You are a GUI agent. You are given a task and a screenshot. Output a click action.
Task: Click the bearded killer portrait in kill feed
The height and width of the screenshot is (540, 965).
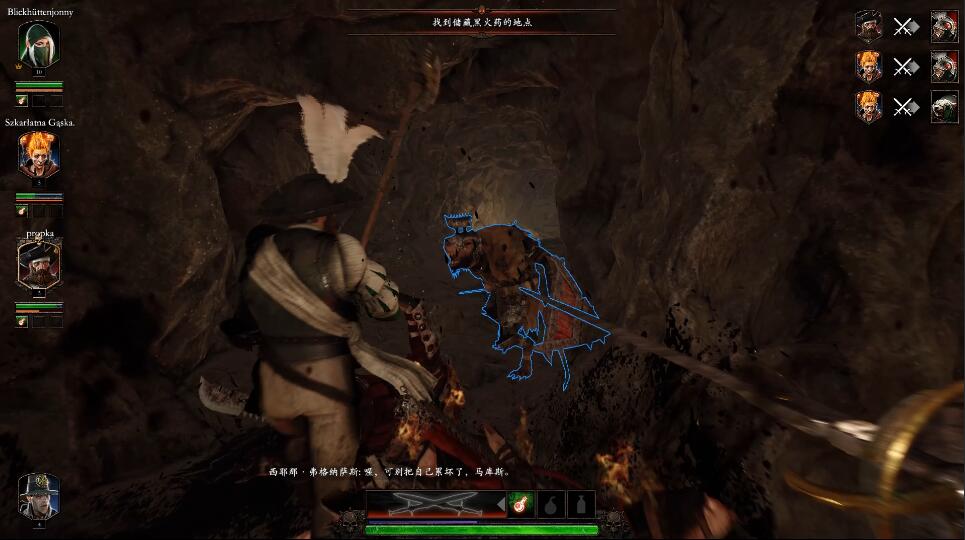(869, 26)
